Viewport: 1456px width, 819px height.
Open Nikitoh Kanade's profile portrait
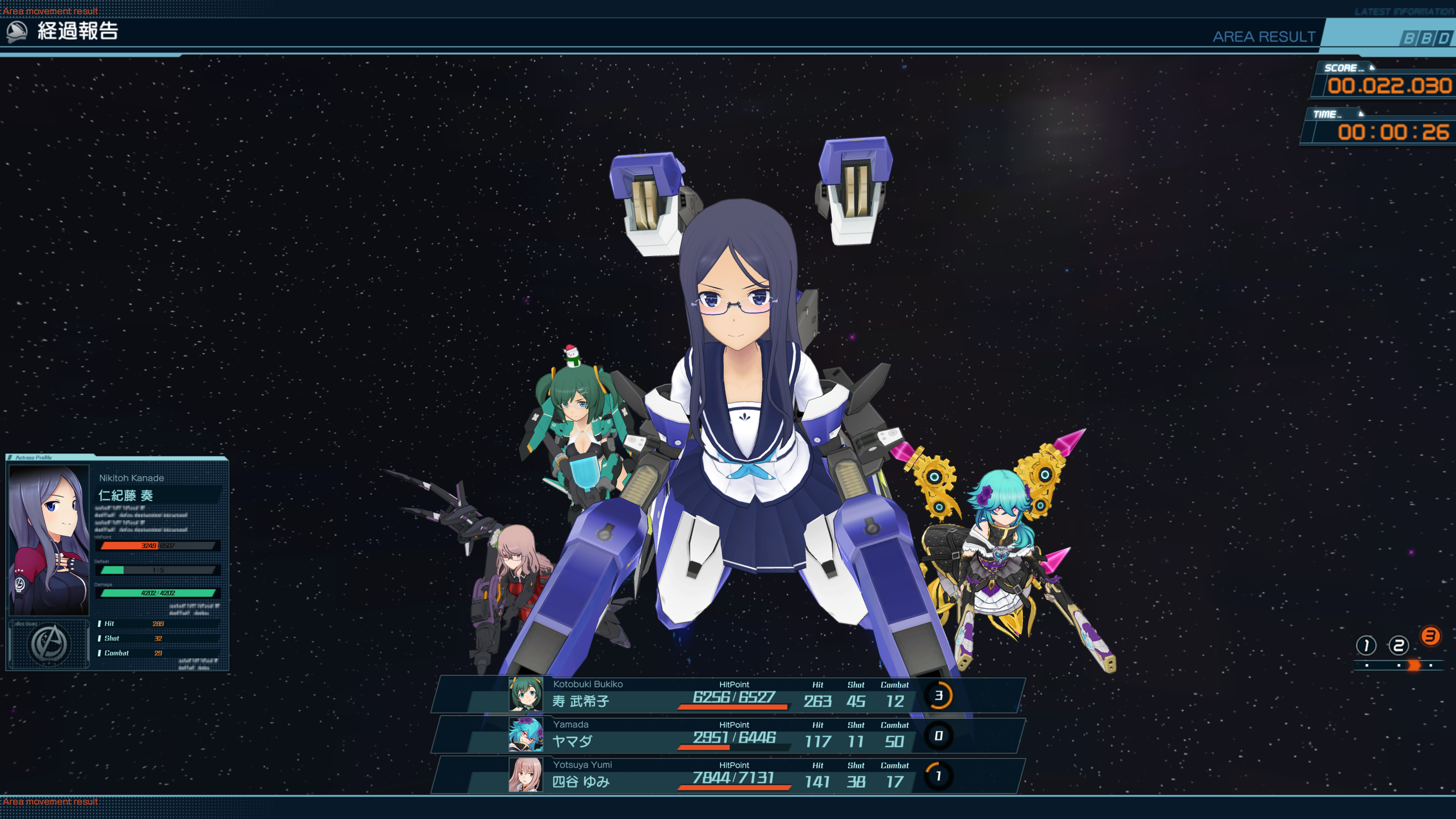[x=49, y=540]
